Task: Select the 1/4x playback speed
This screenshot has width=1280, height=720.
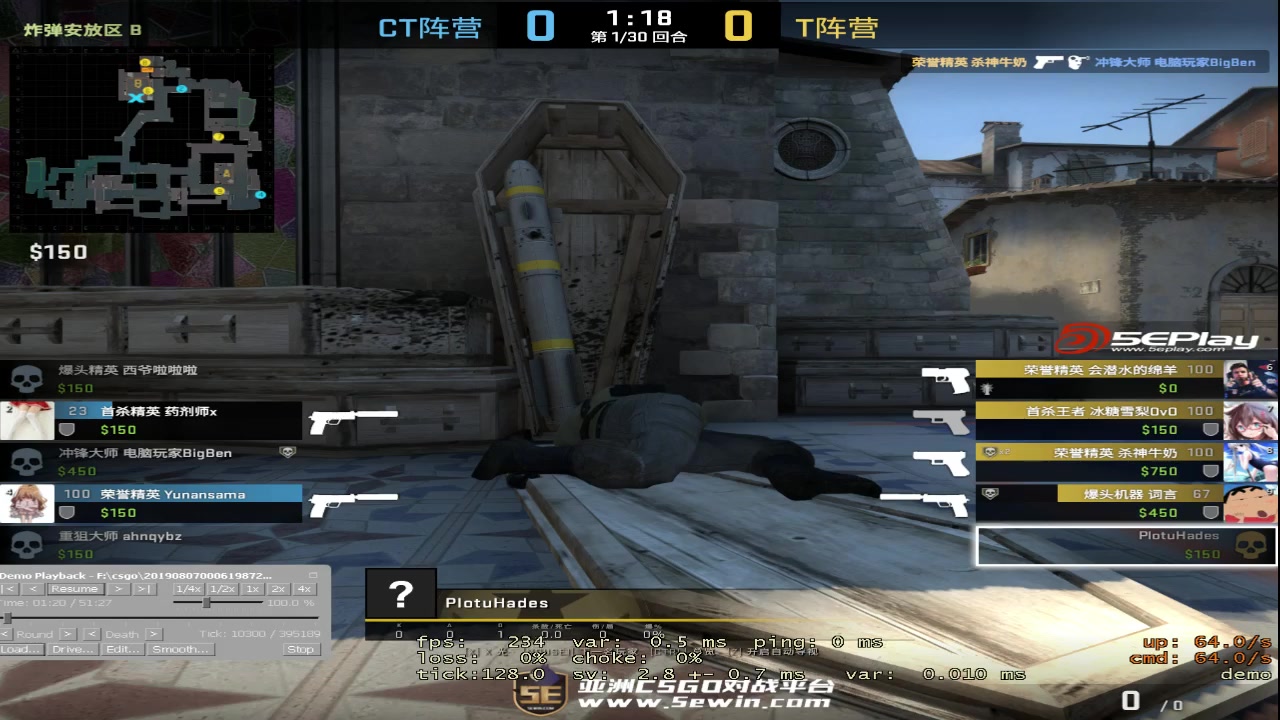Action: pos(187,588)
